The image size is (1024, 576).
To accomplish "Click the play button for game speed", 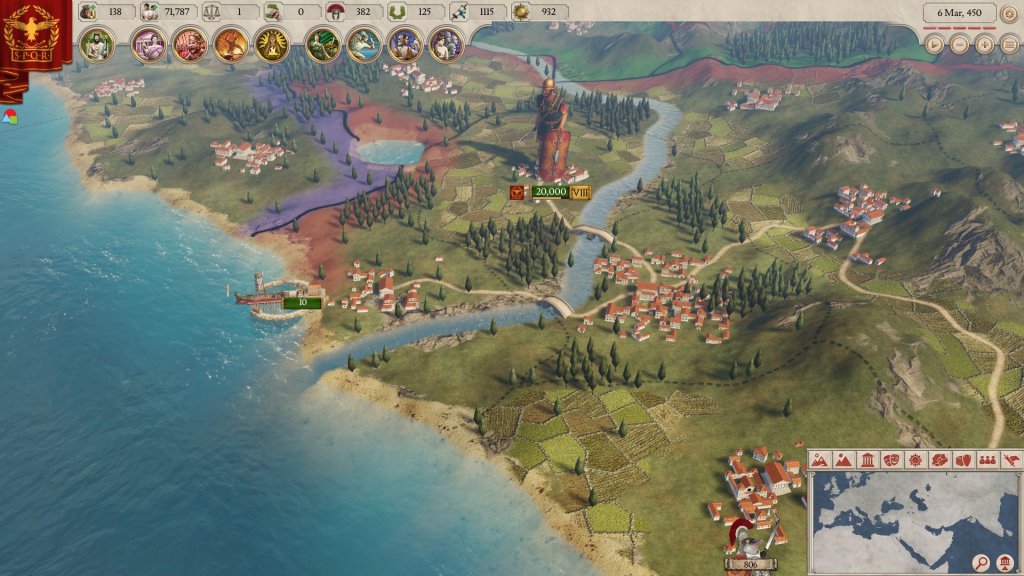I will pos(934,44).
